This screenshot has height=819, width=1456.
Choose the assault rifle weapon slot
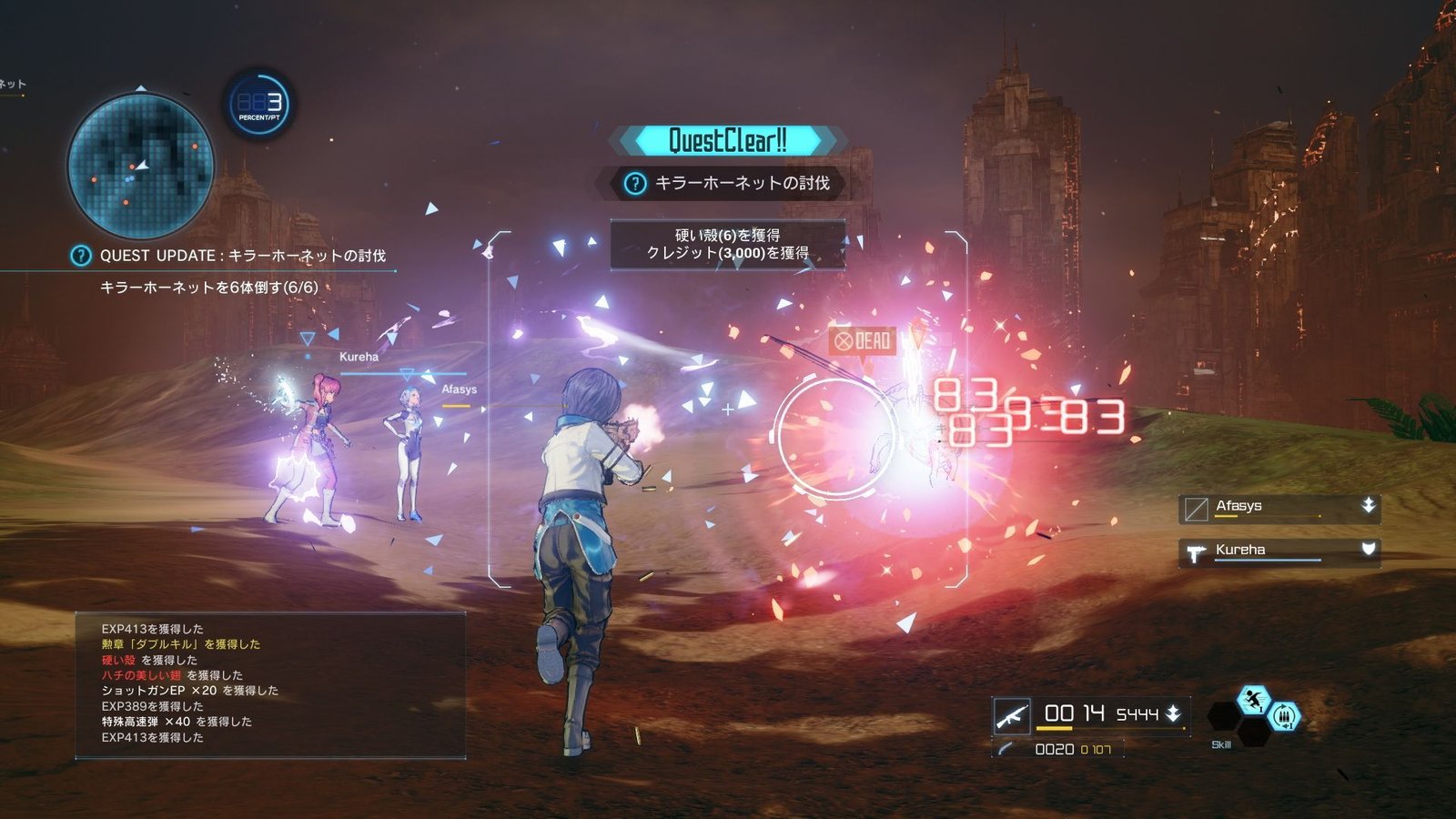(x=1012, y=715)
